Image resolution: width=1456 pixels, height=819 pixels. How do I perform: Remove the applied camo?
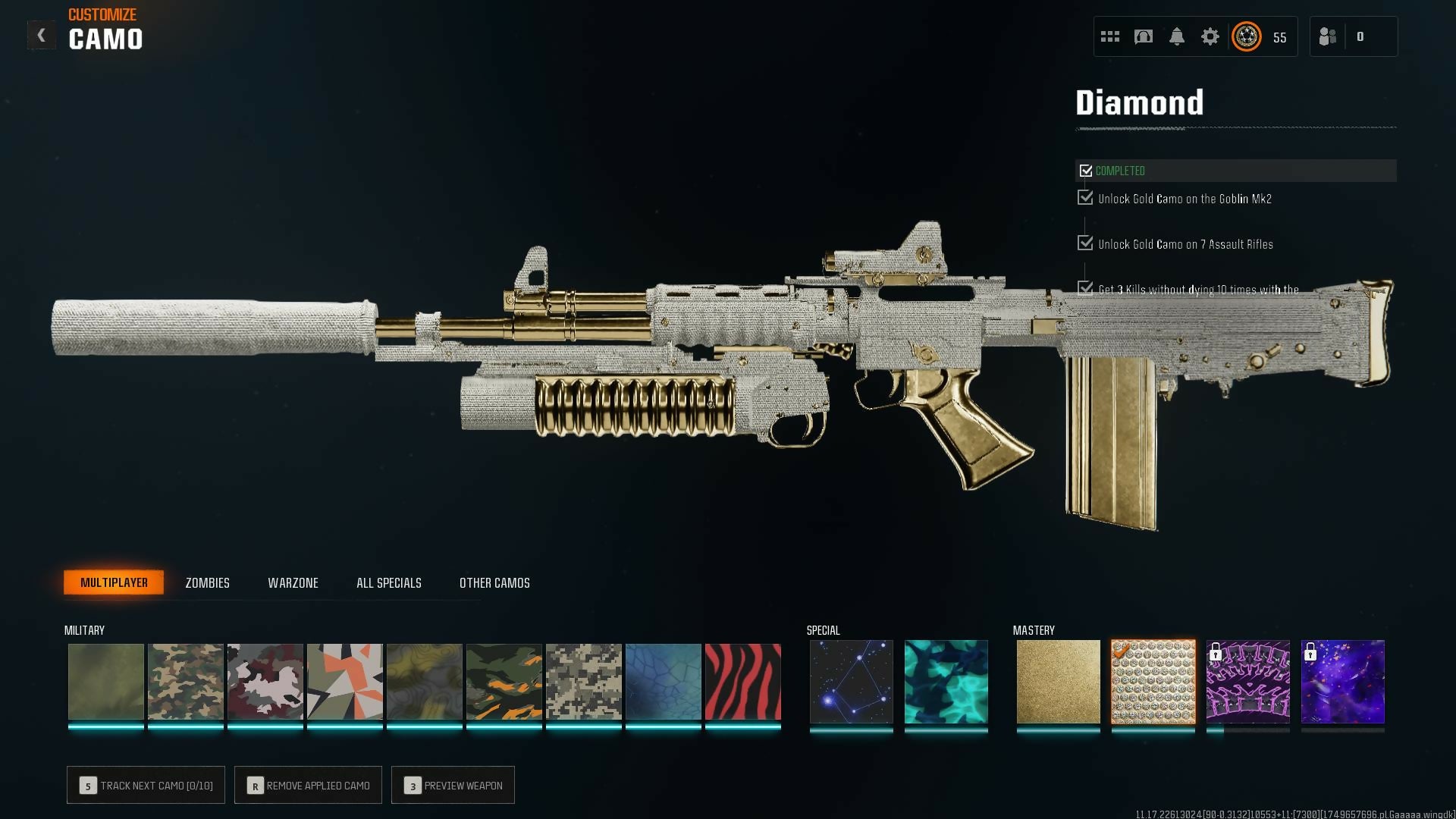[x=308, y=786]
